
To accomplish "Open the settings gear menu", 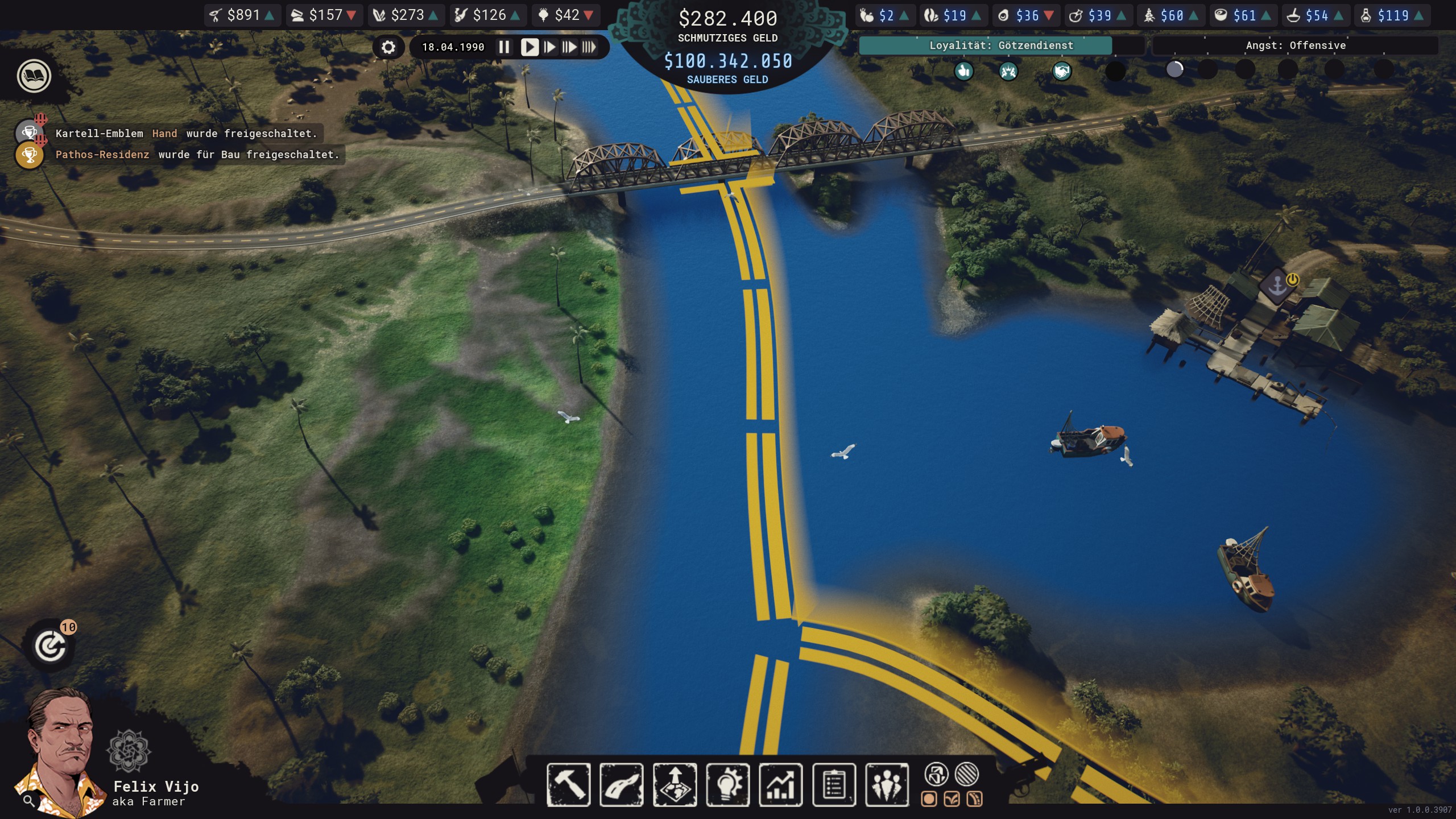I will pos(388,47).
